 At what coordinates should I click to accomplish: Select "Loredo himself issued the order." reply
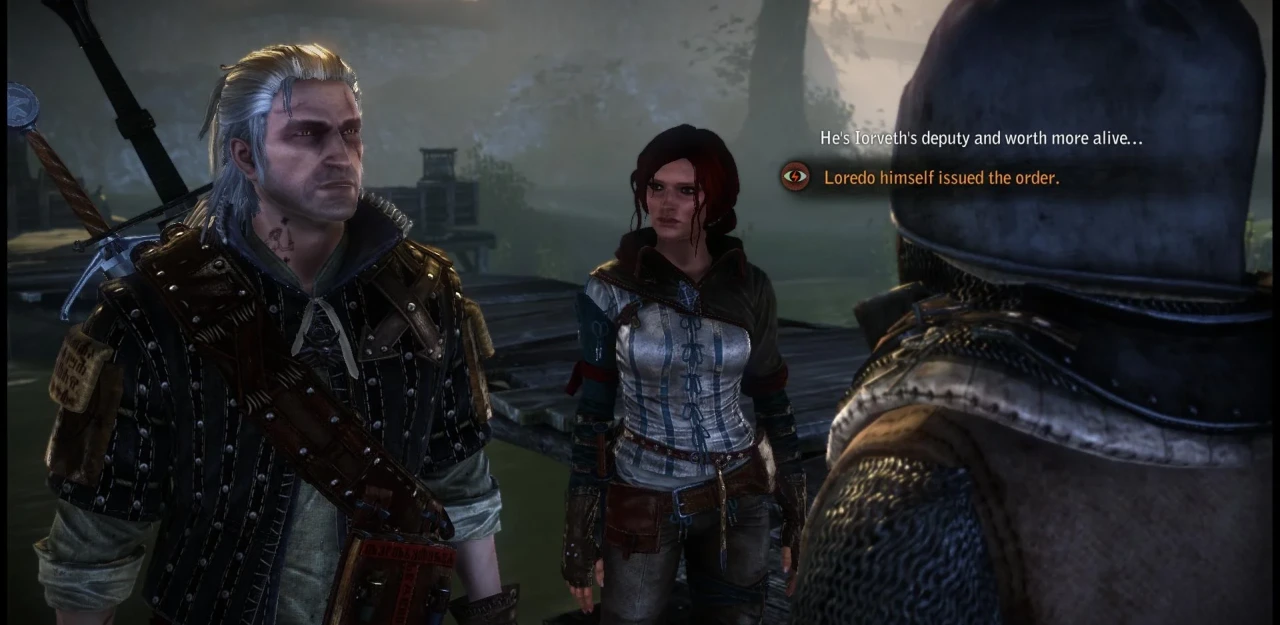(941, 178)
